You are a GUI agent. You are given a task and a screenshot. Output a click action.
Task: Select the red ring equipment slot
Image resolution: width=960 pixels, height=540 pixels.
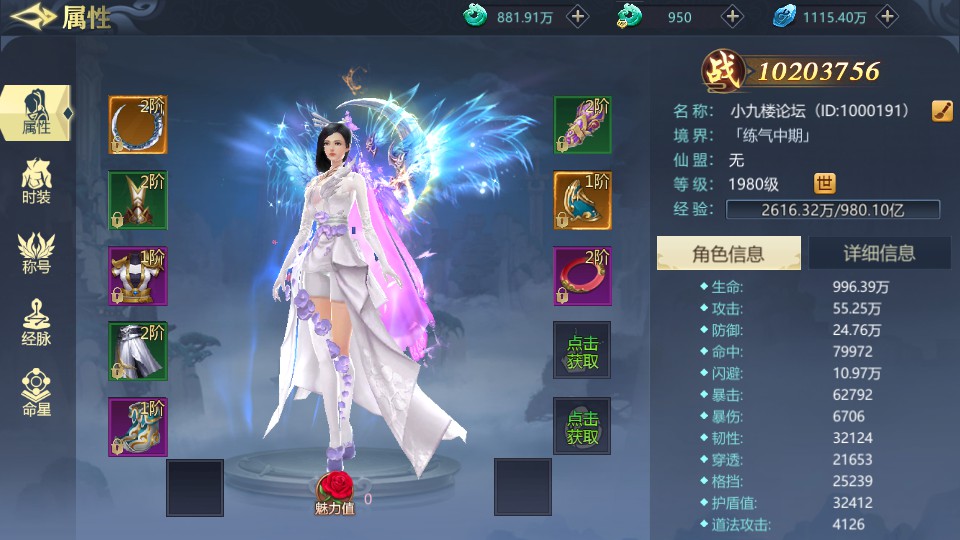click(x=583, y=276)
